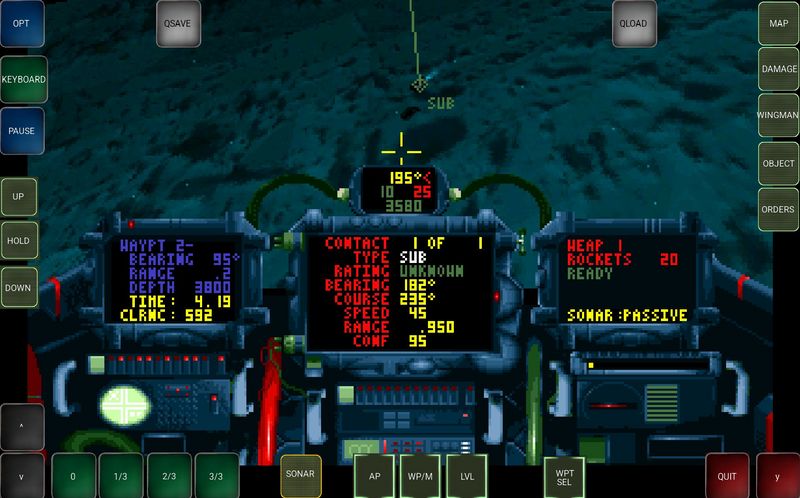This screenshot has width=800, height=498.
Task: Select the OBJECT button
Action: (778, 163)
